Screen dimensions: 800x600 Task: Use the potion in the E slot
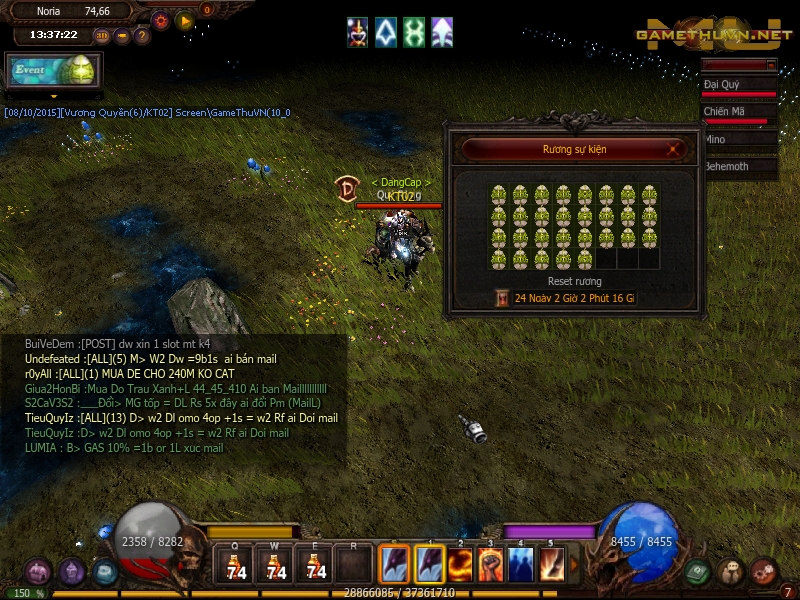click(316, 566)
